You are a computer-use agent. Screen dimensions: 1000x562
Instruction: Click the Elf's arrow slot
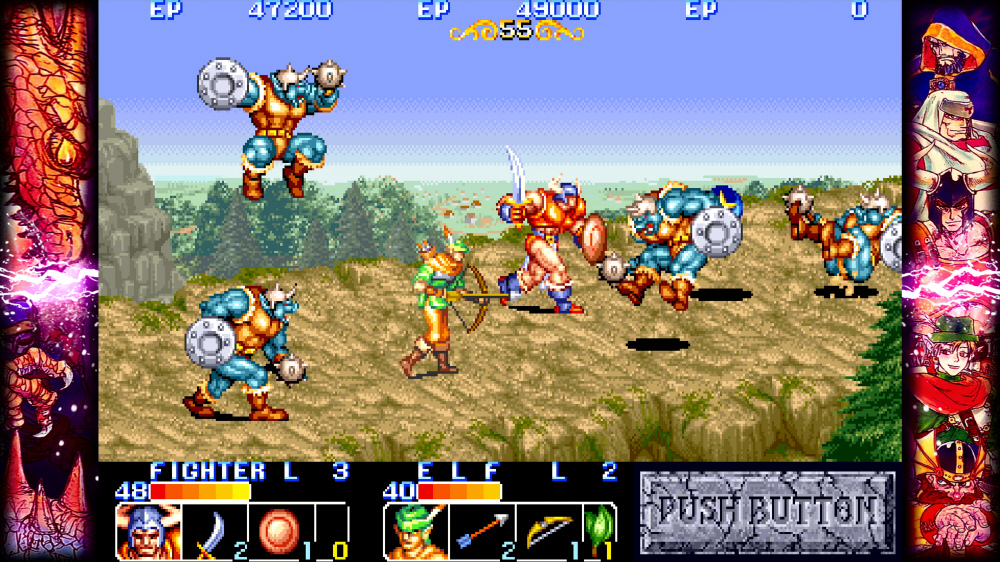pos(482,530)
